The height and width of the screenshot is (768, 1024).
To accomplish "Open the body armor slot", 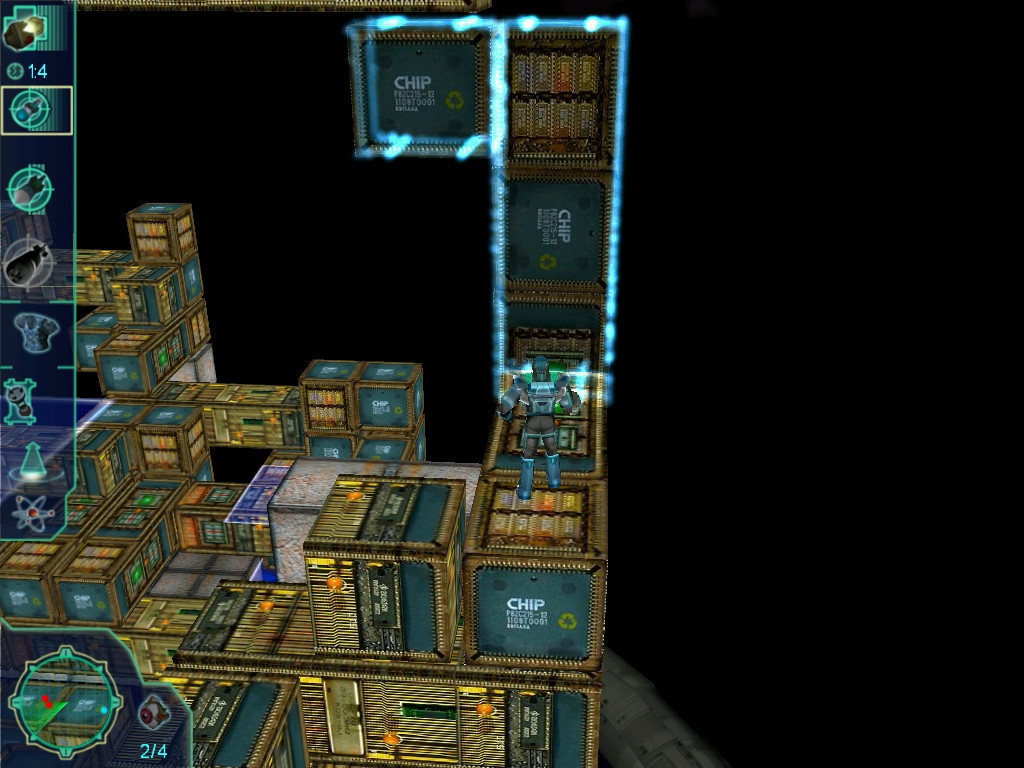I will click(33, 330).
